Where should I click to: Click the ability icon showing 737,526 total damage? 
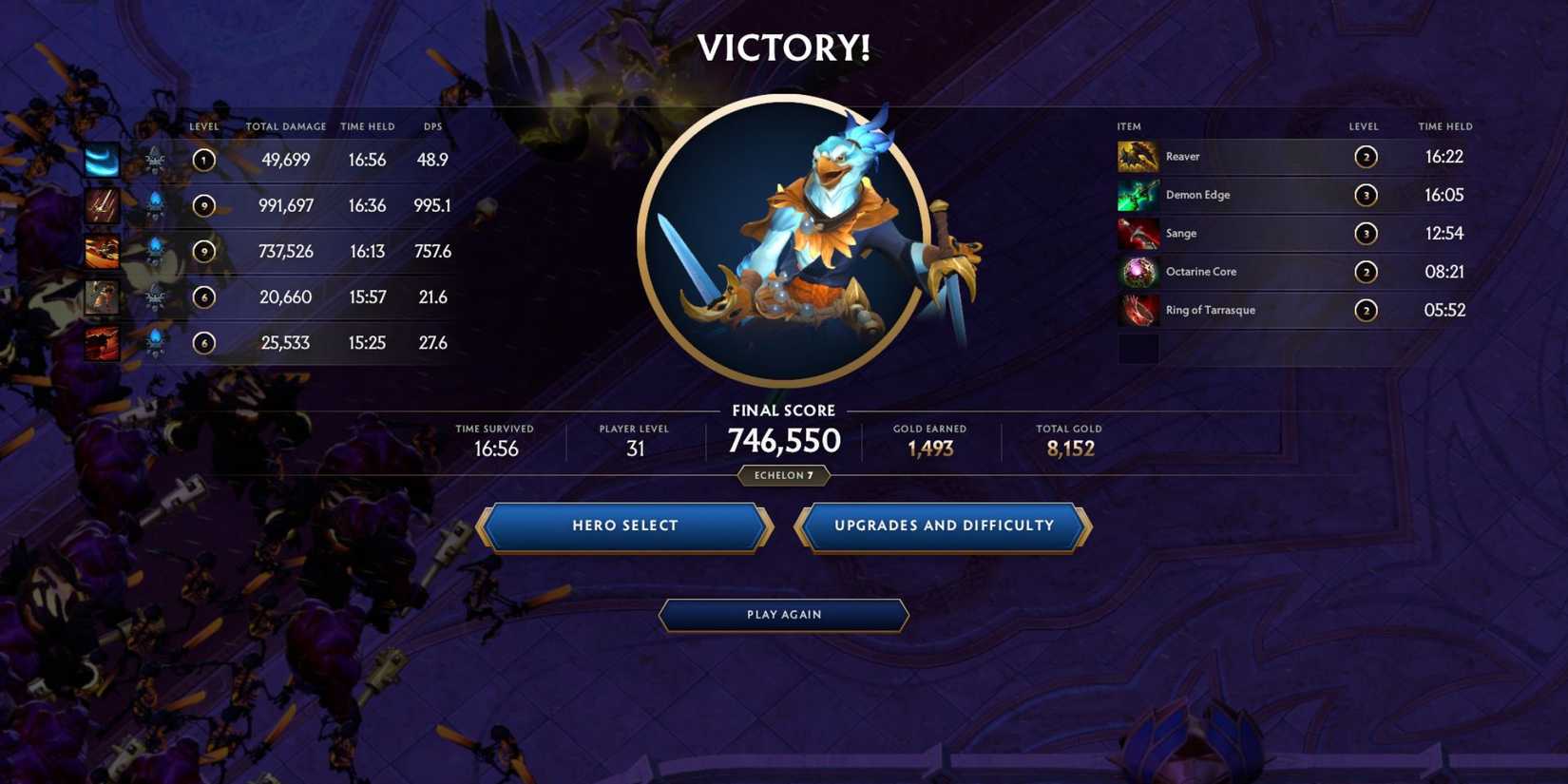(x=102, y=251)
